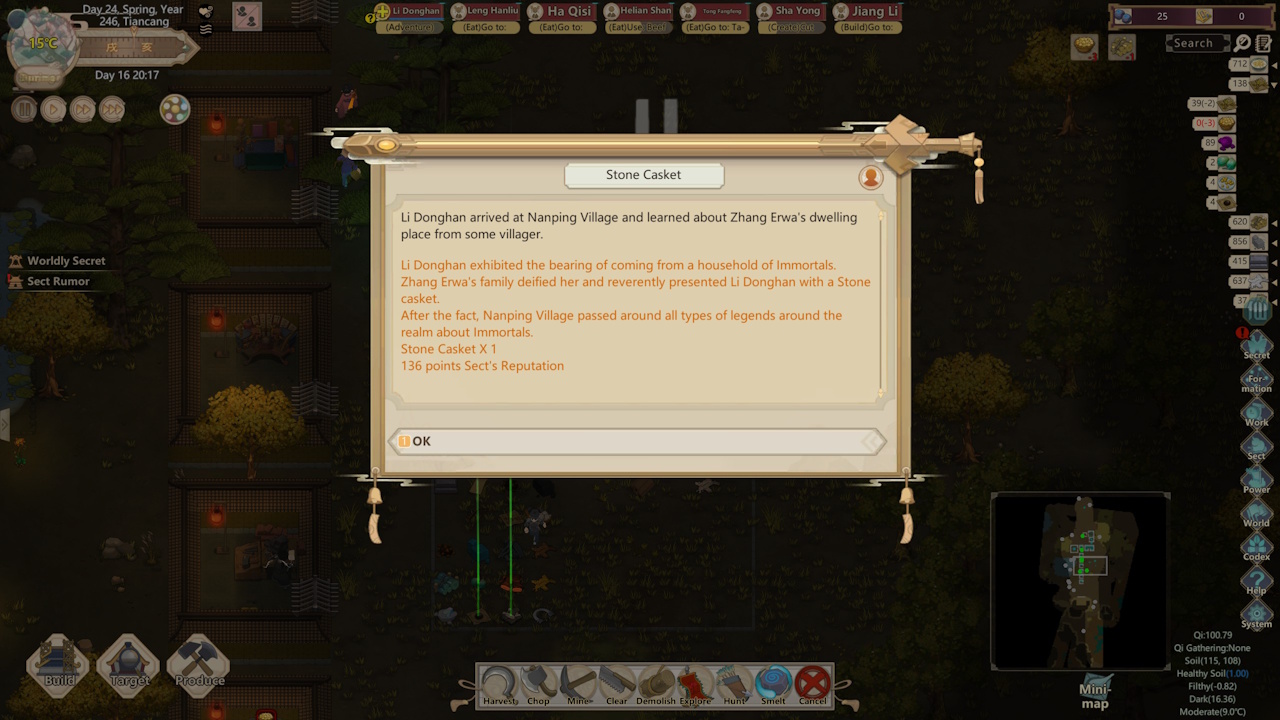Open the Worldly Secret entry
This screenshot has width=1280, height=720.
click(65, 261)
